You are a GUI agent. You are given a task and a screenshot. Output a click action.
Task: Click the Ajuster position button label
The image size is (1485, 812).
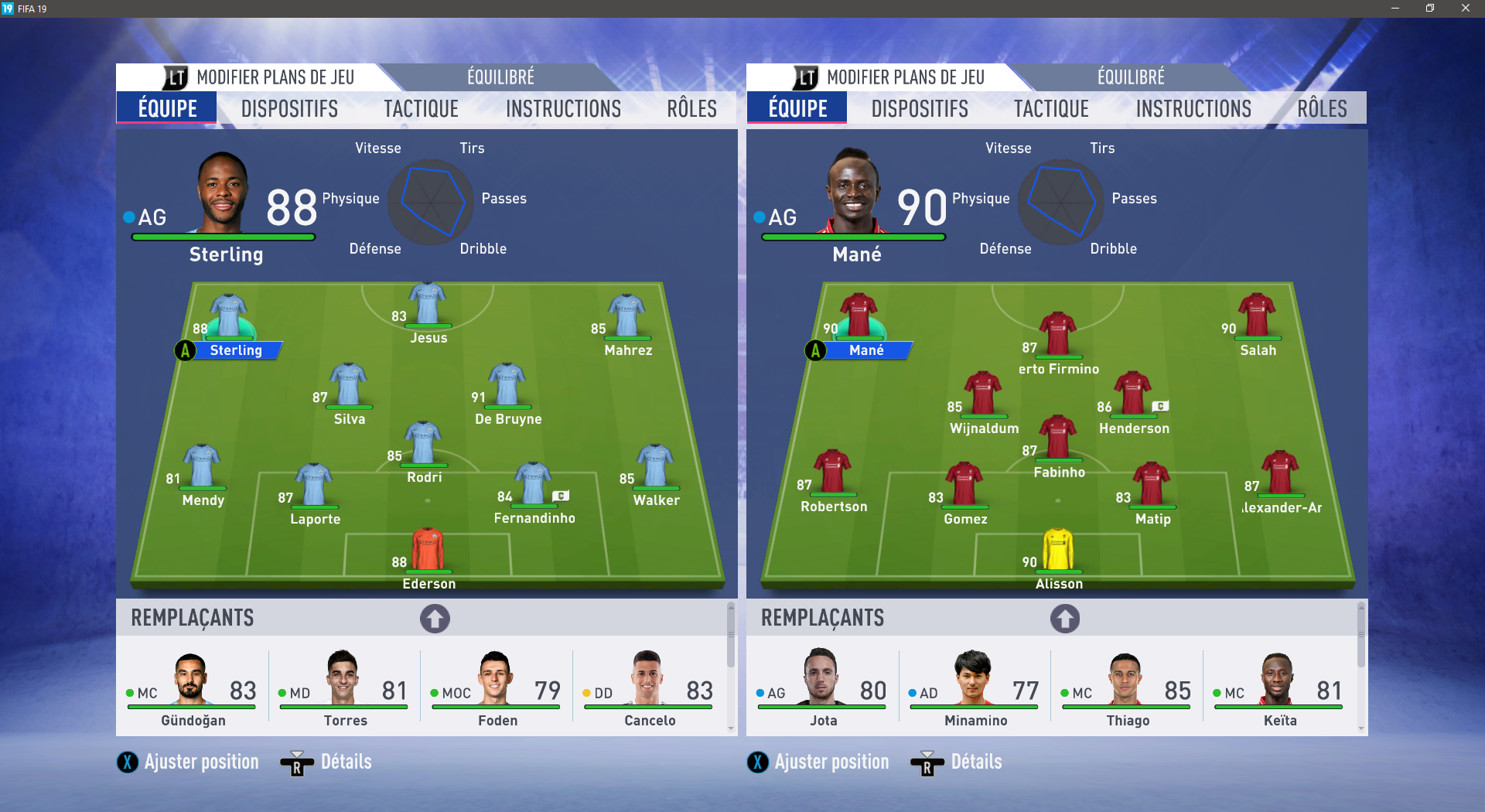click(203, 763)
